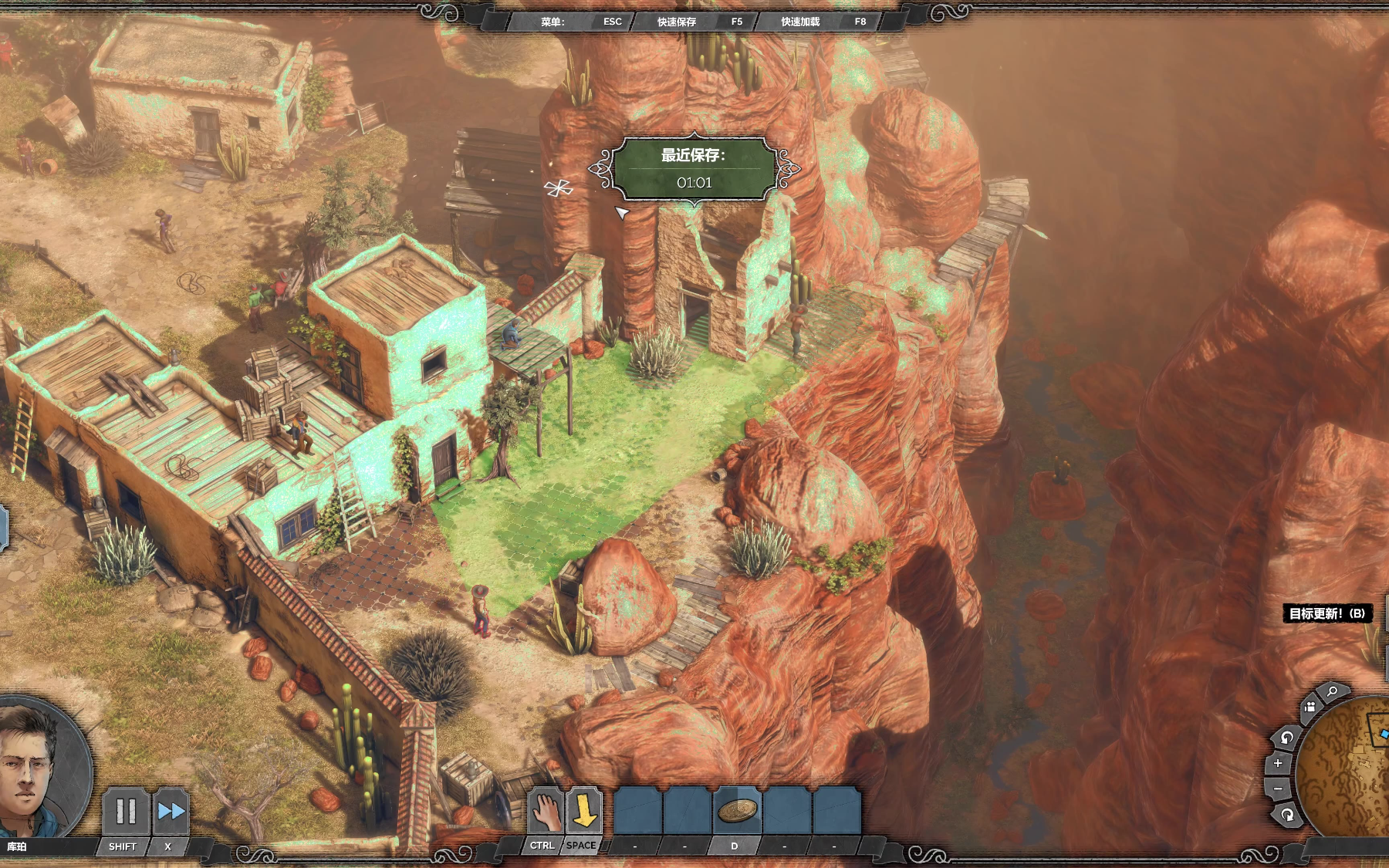Zoom in with the plus button
Image resolution: width=1389 pixels, height=868 pixels.
(1278, 763)
